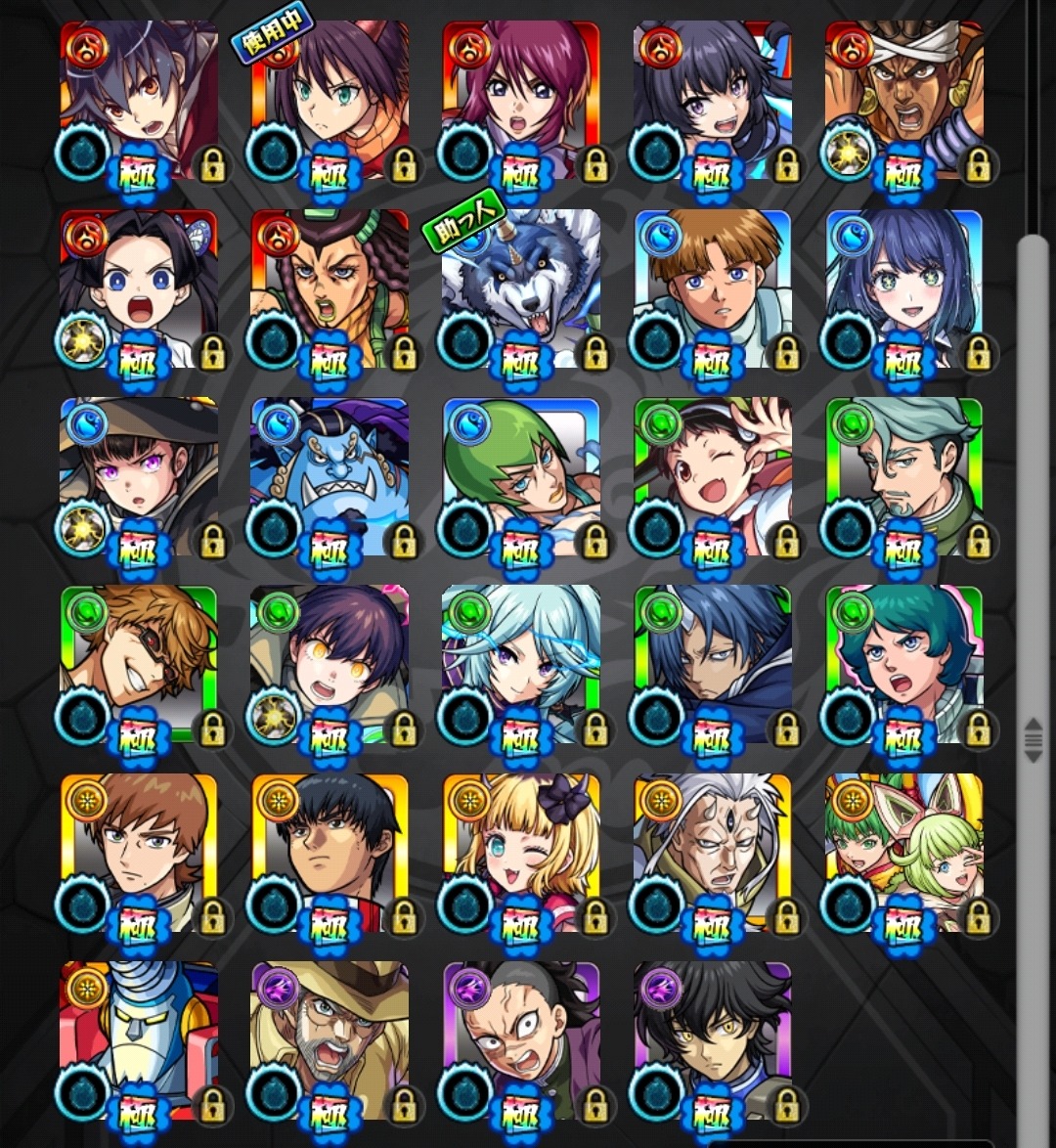
Task: Pick the winking girl with goggles
Action: (713, 474)
